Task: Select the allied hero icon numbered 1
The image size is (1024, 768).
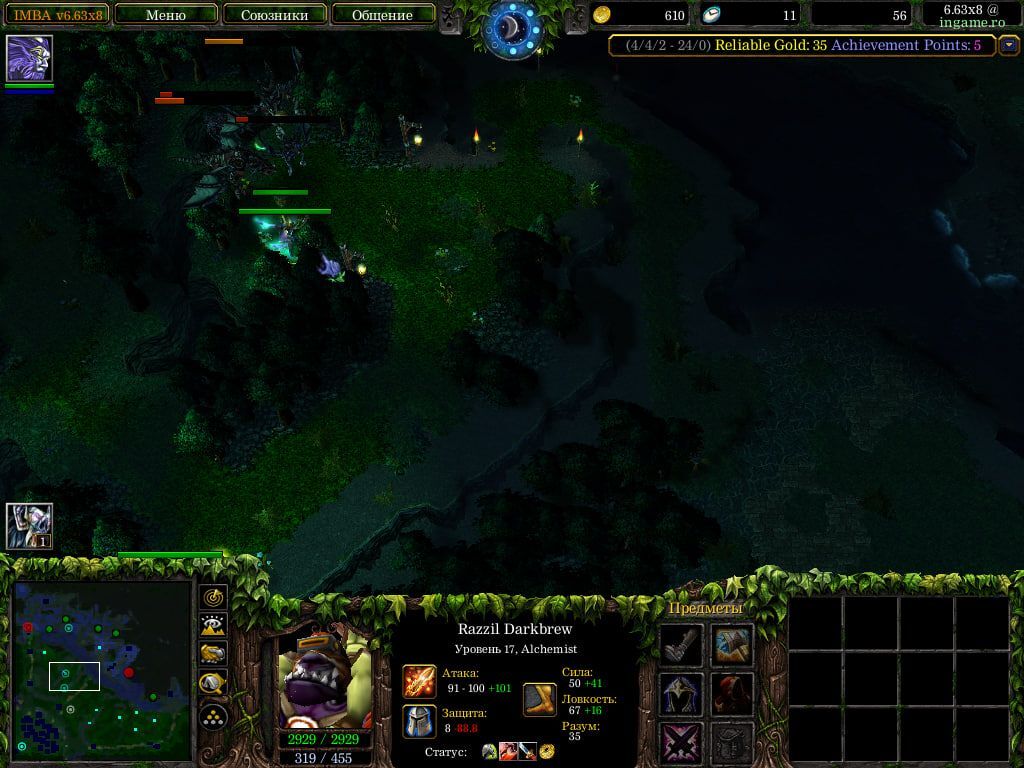Action: click(29, 526)
